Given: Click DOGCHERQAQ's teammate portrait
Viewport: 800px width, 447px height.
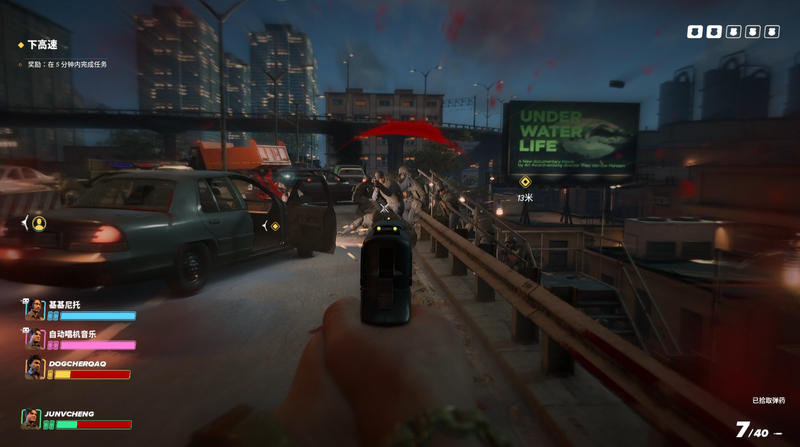Looking at the screenshot, I should click(x=35, y=369).
